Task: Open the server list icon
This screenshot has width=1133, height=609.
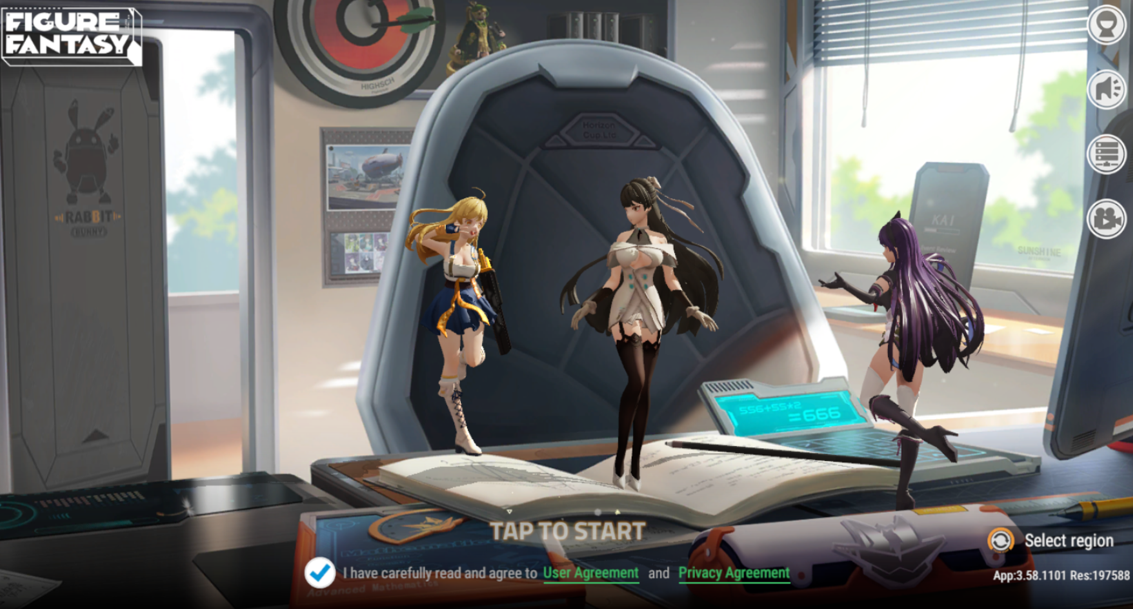Action: (1106, 154)
